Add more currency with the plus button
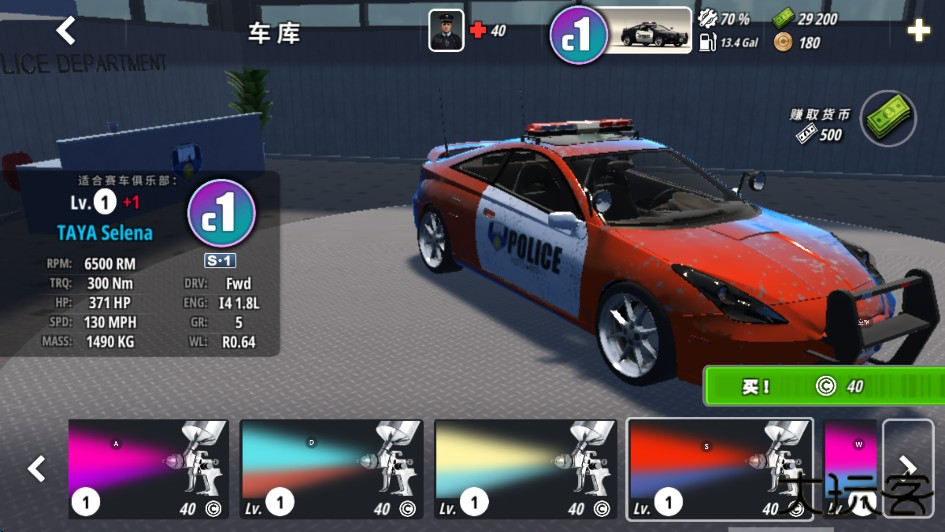 (918, 31)
